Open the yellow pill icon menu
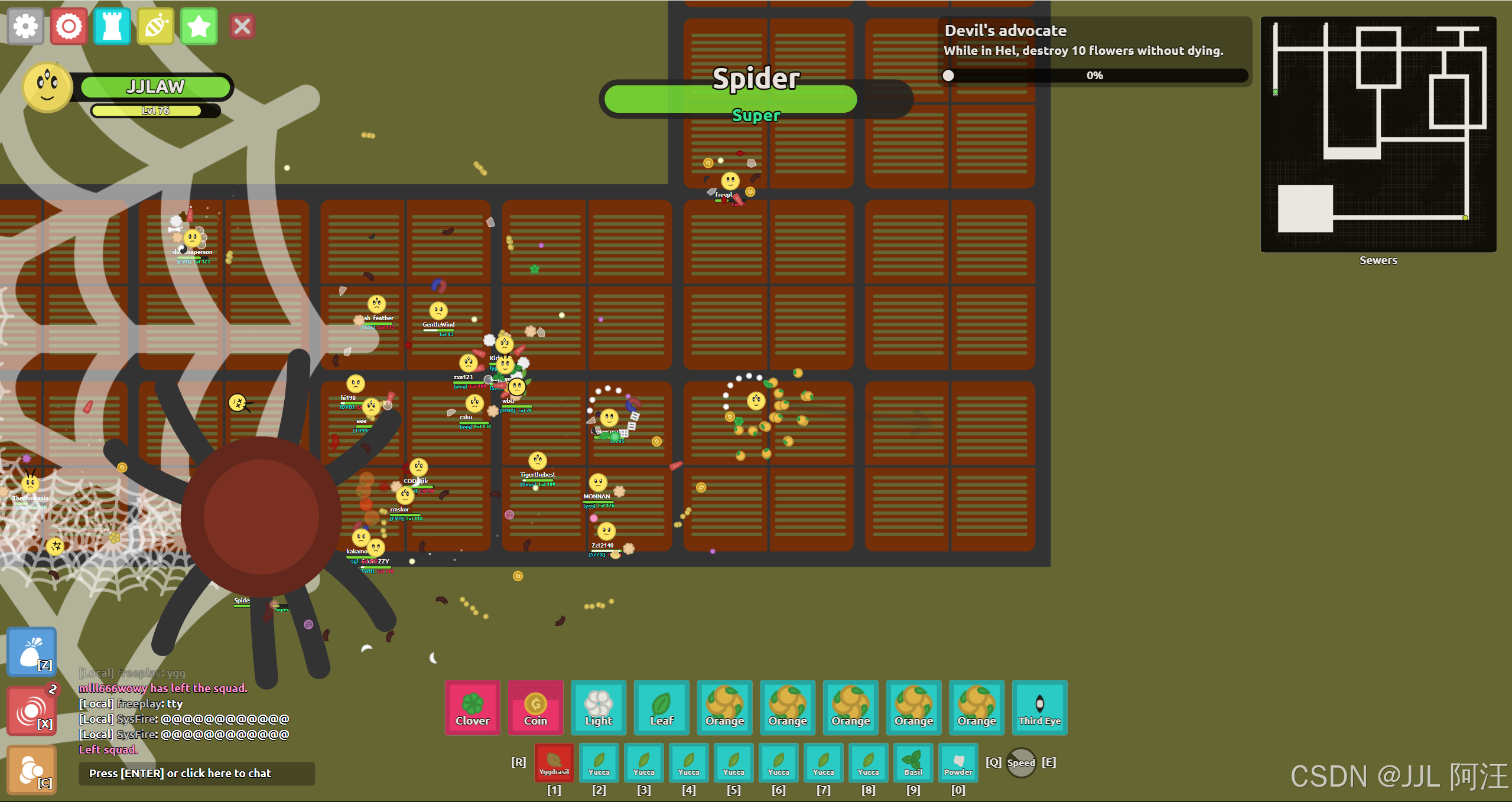Image resolution: width=1512 pixels, height=802 pixels. [x=156, y=27]
